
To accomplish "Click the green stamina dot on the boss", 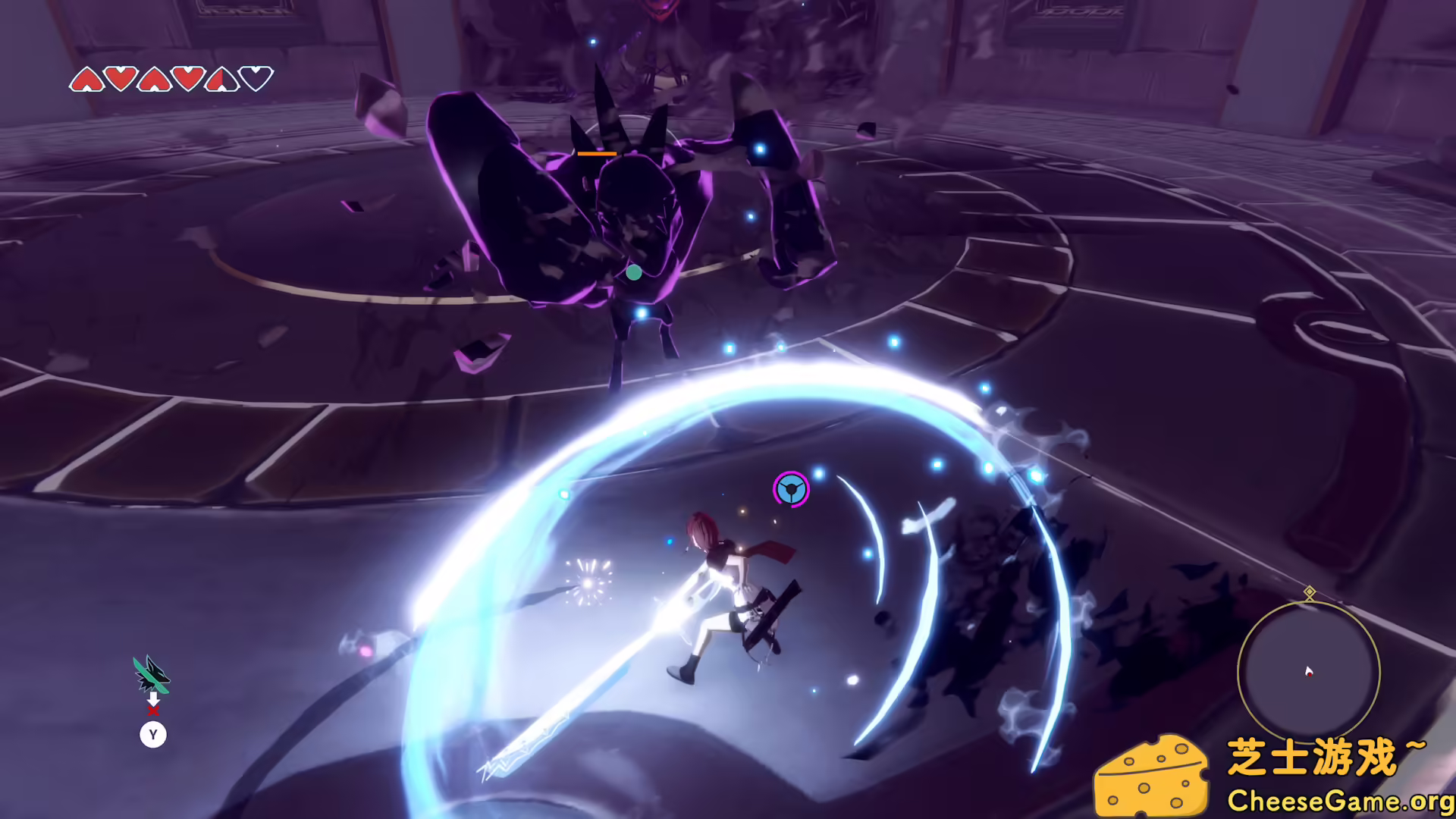I will coord(635,271).
